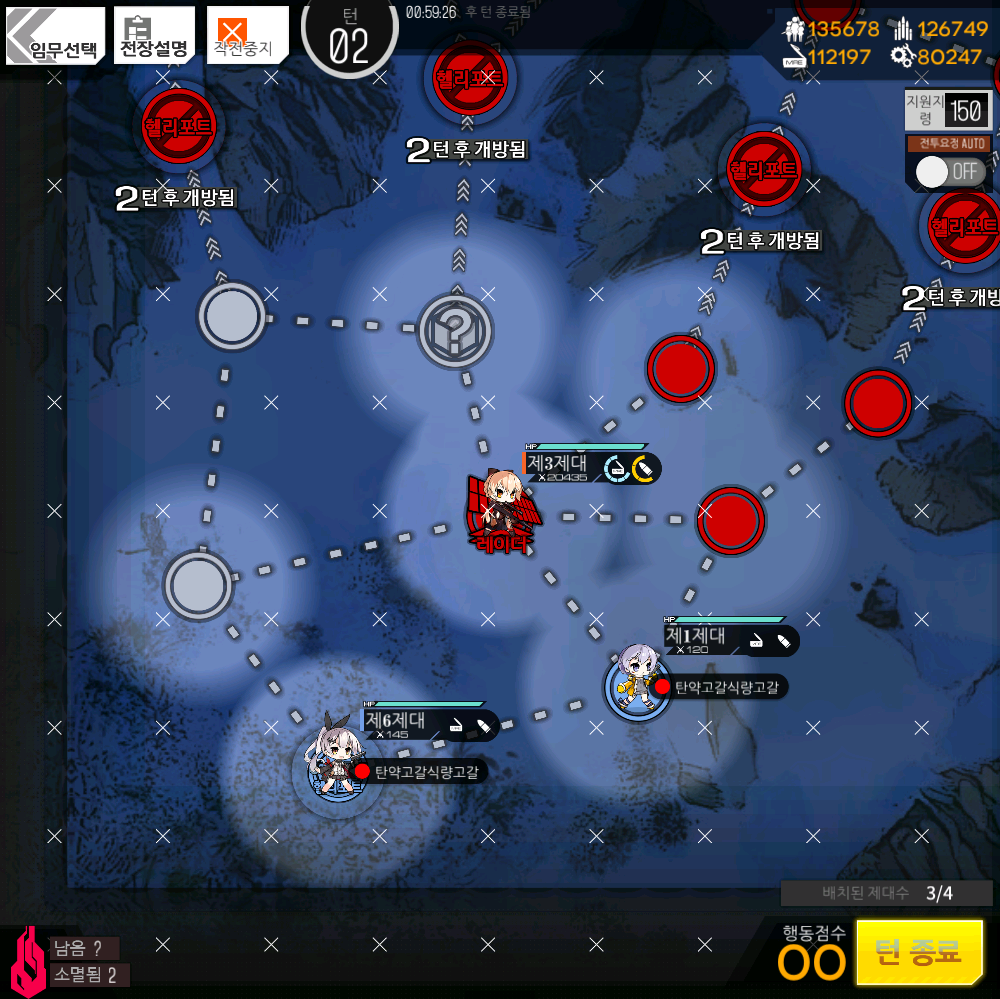The image size is (1000, 999).
Task: End the turn with 턴 종료
Action: 919,951
